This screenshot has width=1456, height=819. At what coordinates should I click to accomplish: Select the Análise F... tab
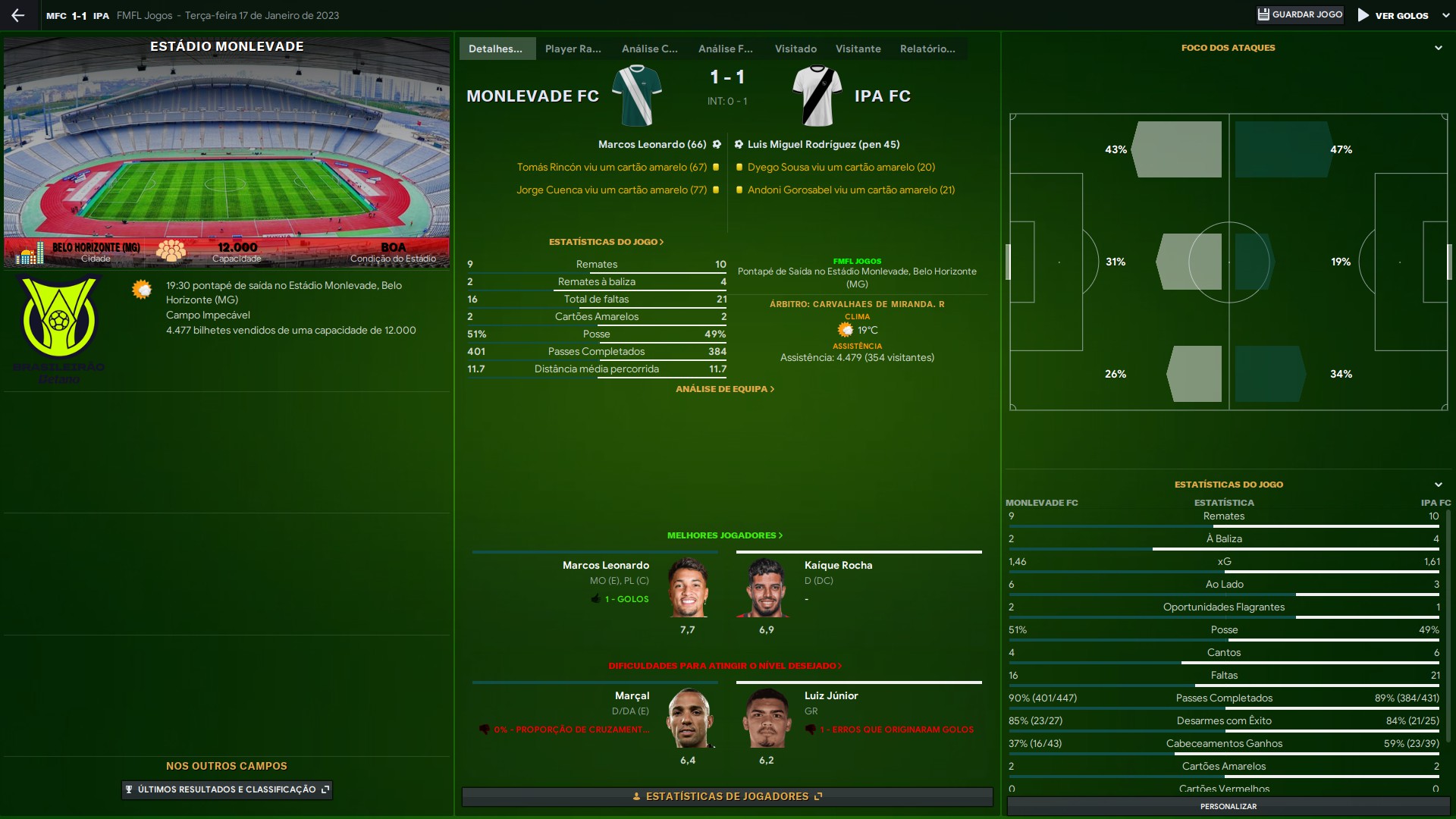coord(725,49)
